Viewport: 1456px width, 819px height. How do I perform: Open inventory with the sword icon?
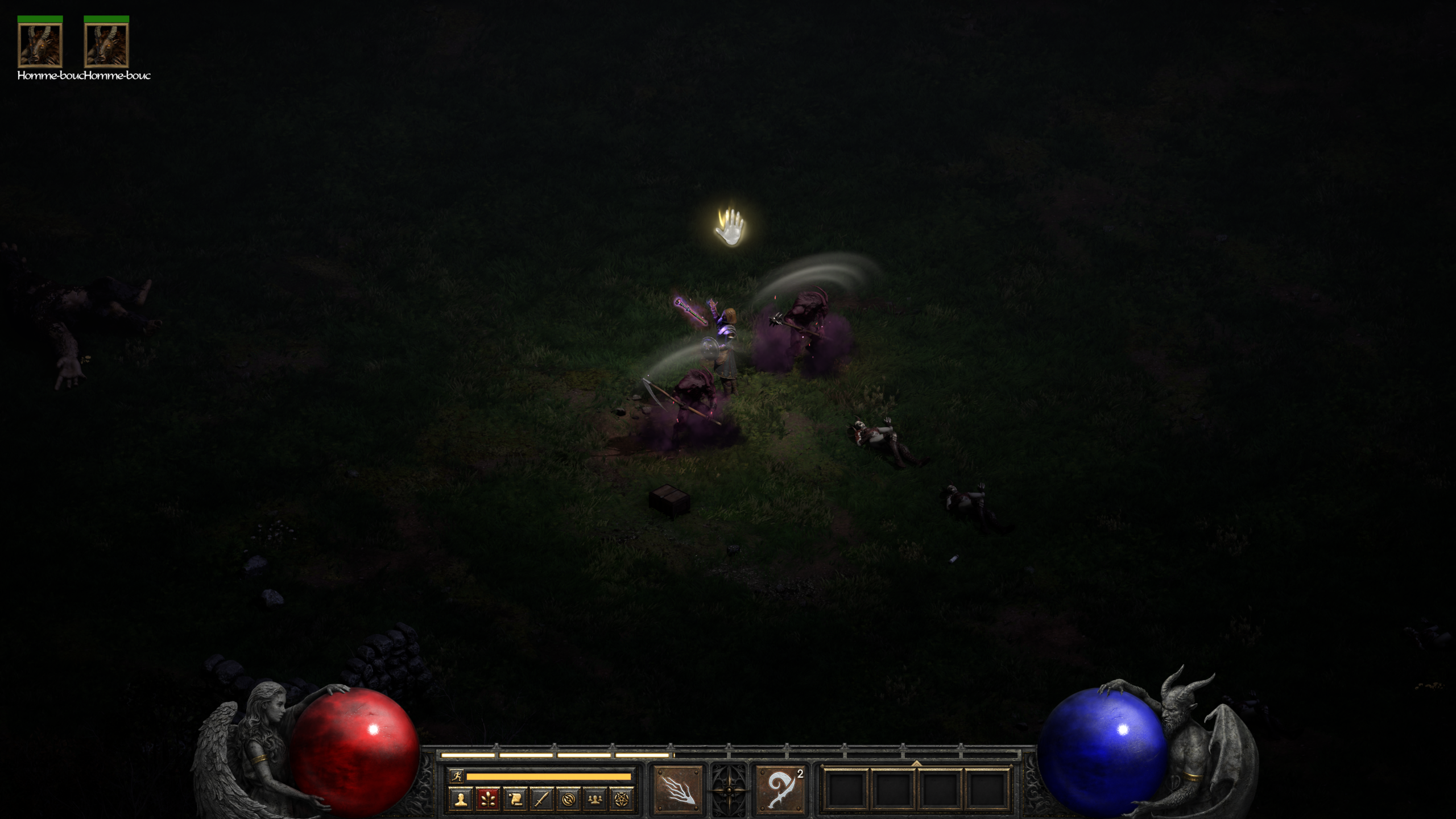tap(541, 800)
